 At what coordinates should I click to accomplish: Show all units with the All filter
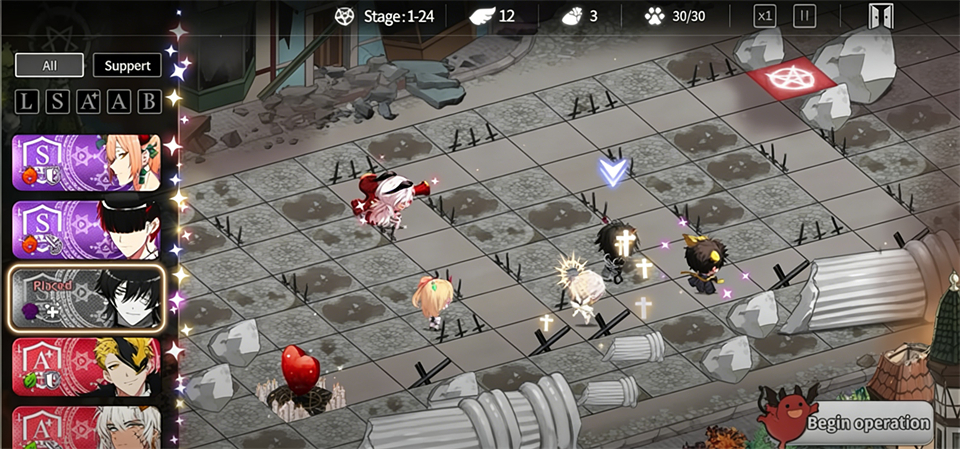coord(49,66)
